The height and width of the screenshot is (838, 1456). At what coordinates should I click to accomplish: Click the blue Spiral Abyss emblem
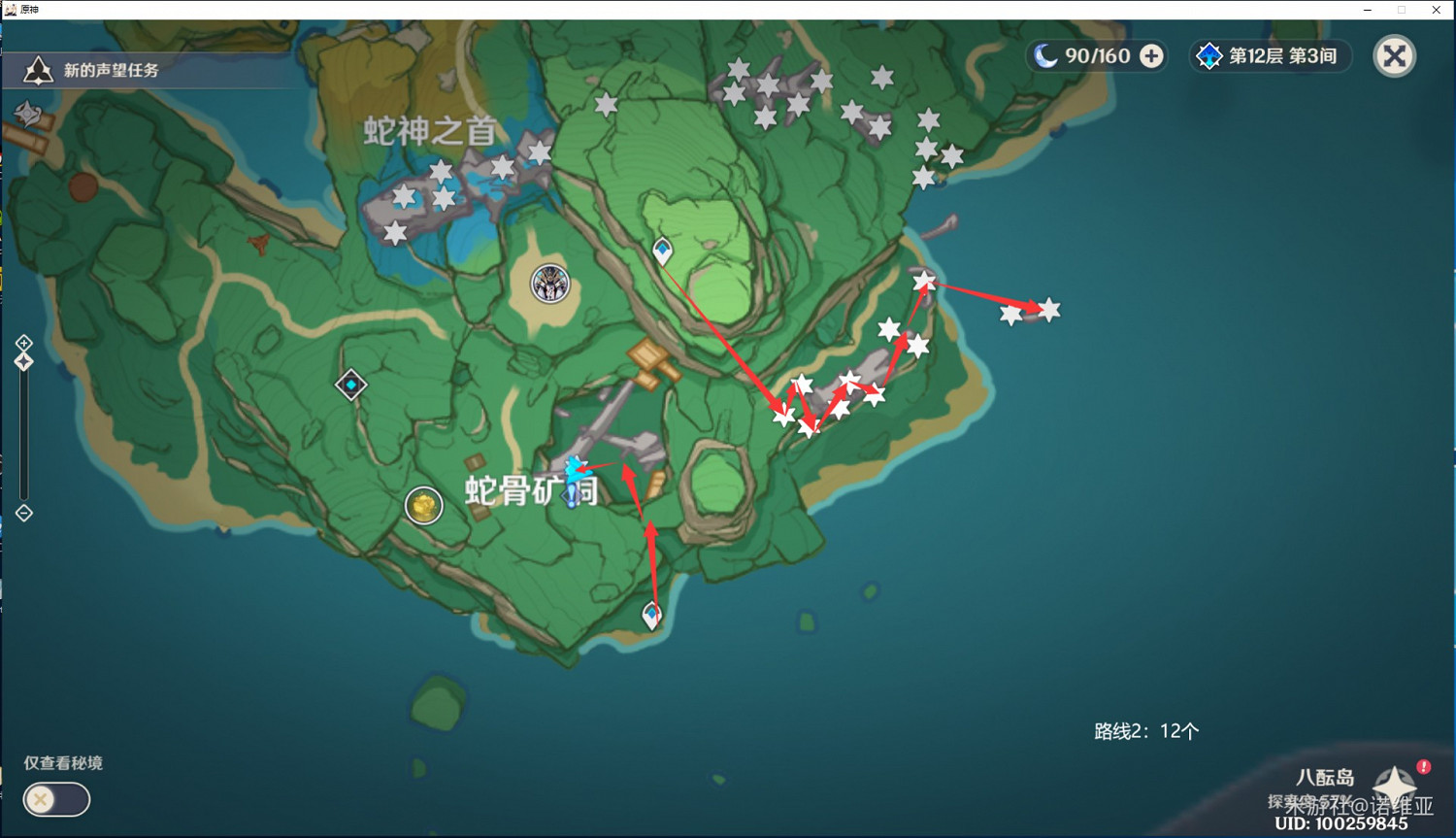[x=1208, y=56]
